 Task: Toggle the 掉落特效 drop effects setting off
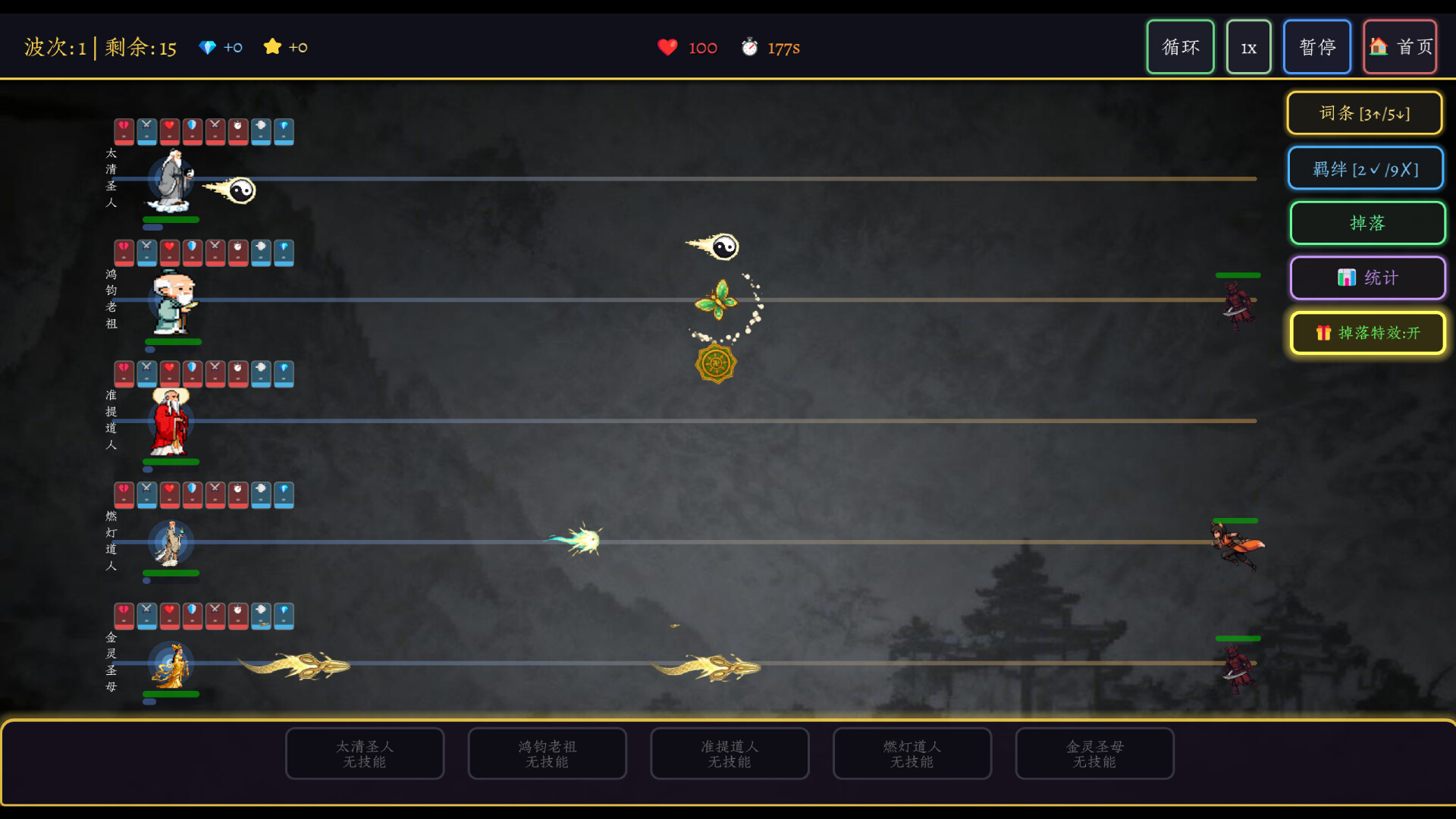1367,333
